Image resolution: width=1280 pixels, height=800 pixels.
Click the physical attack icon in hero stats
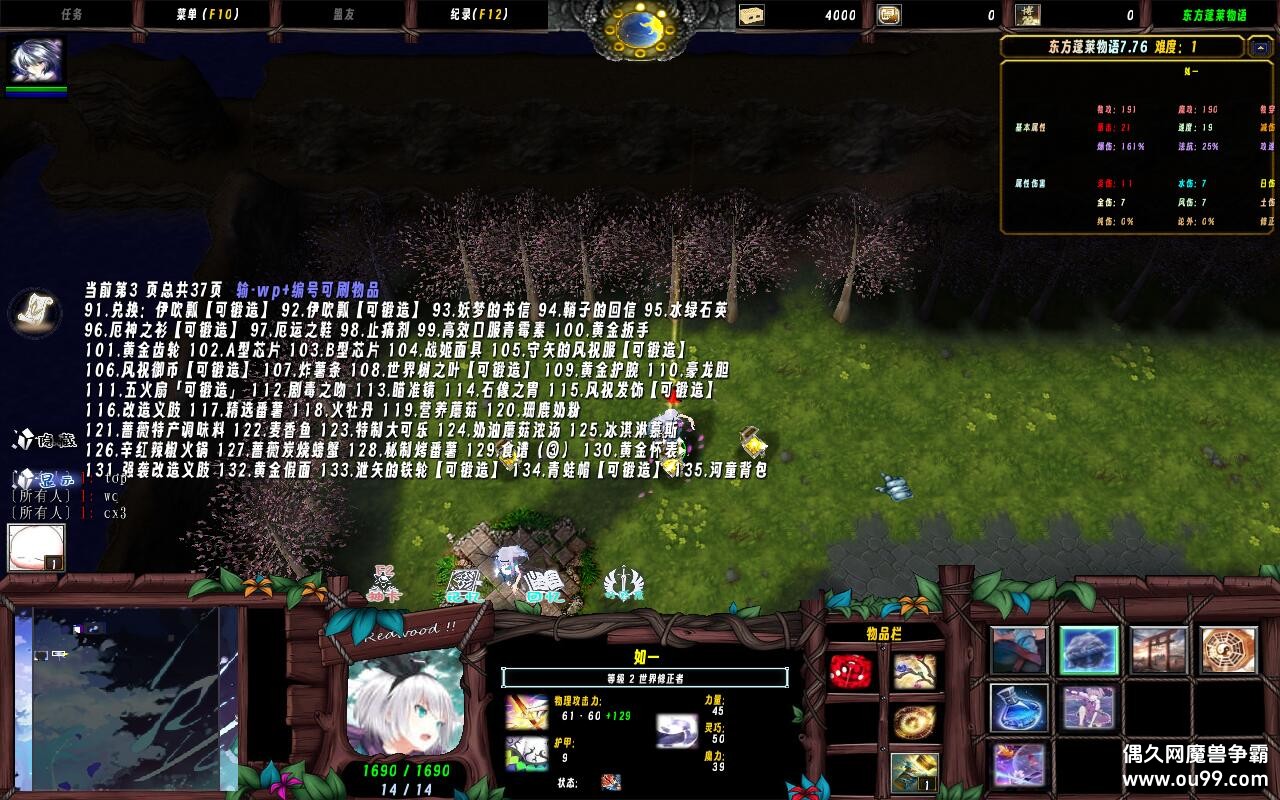tap(525, 712)
